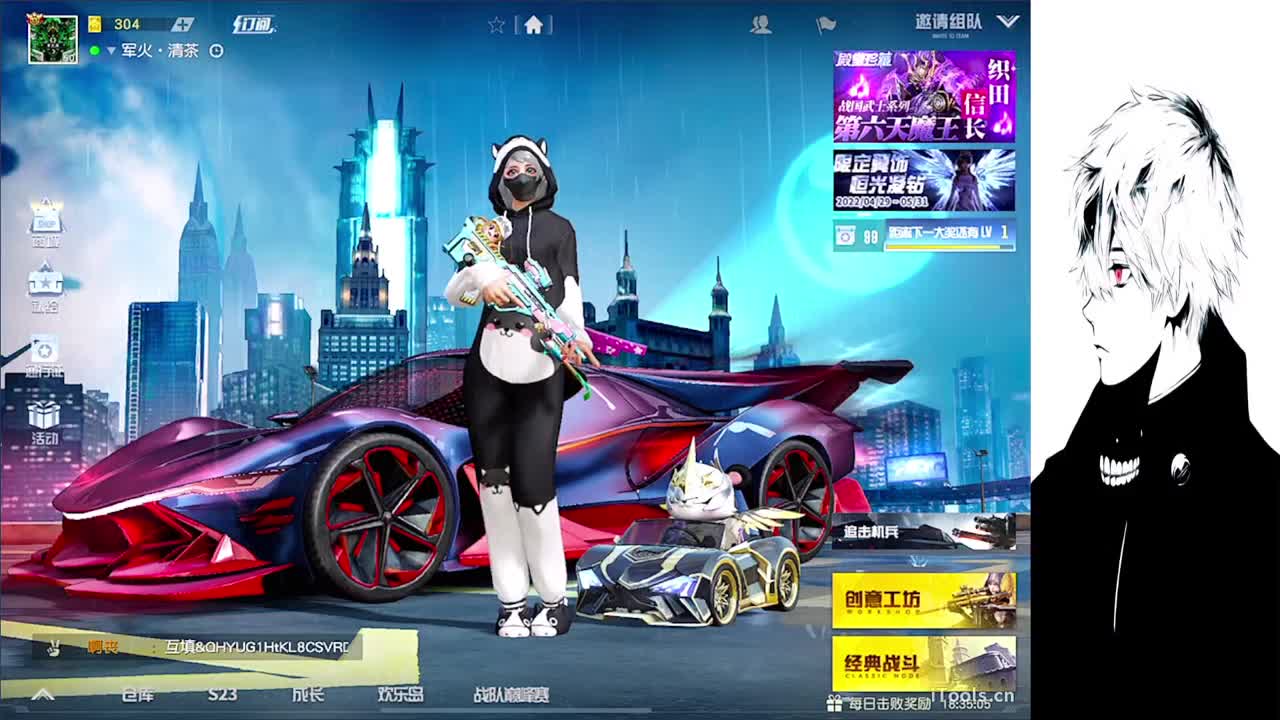Click the flag report icon near top

(826, 25)
